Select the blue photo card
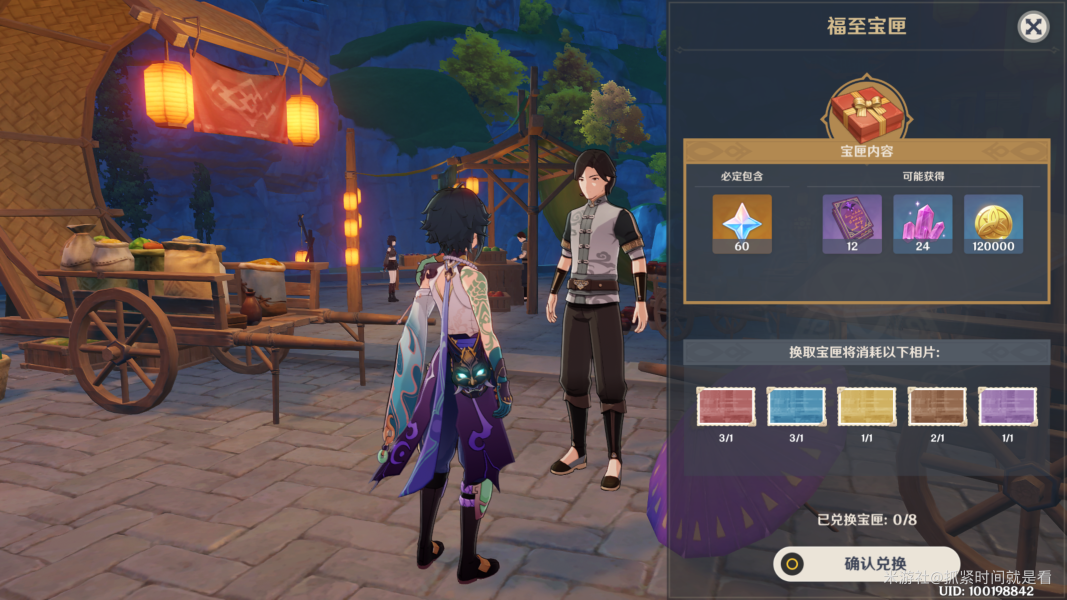Image resolution: width=1067 pixels, height=600 pixels. coord(796,407)
